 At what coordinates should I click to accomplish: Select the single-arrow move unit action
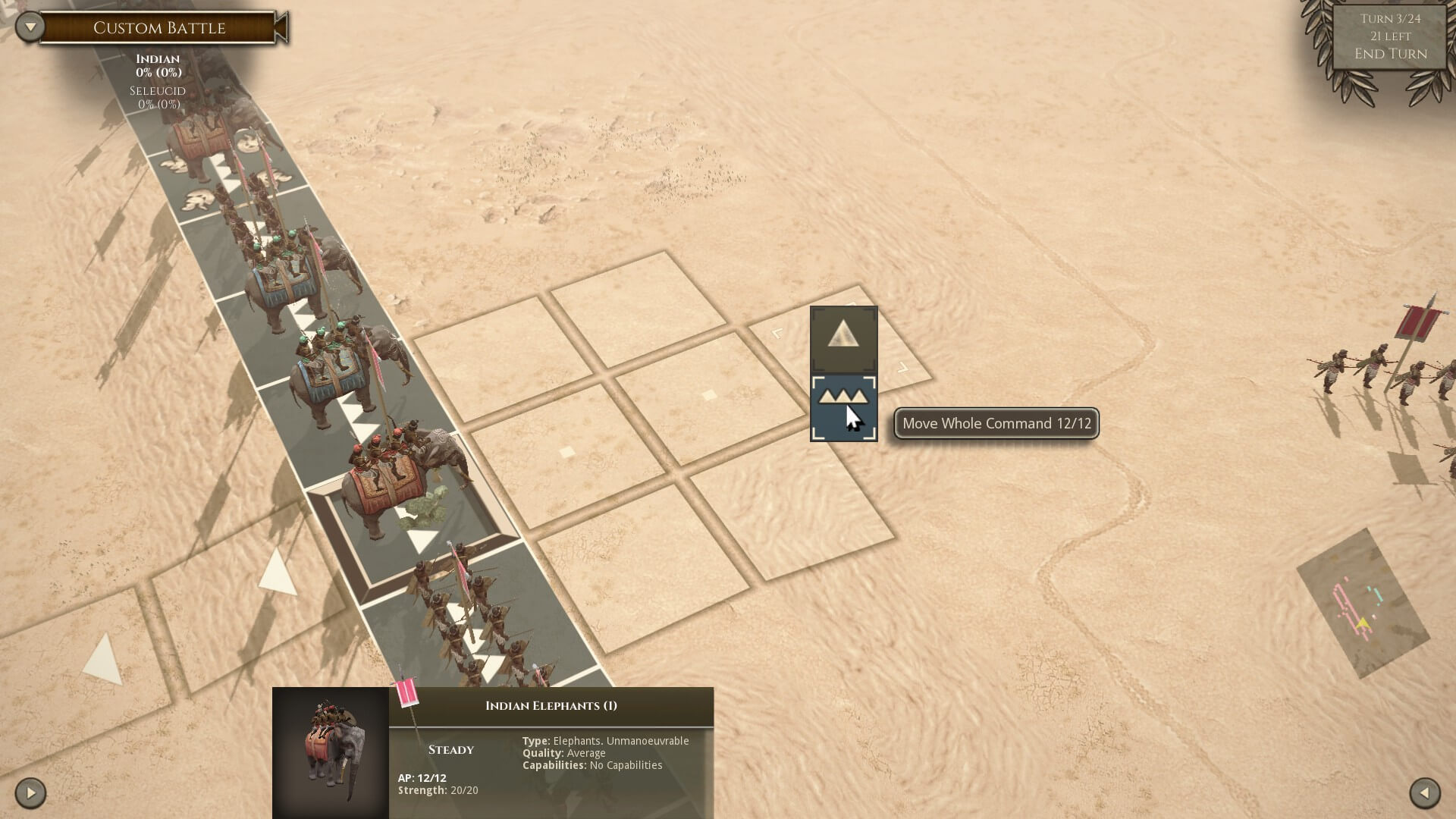843,338
